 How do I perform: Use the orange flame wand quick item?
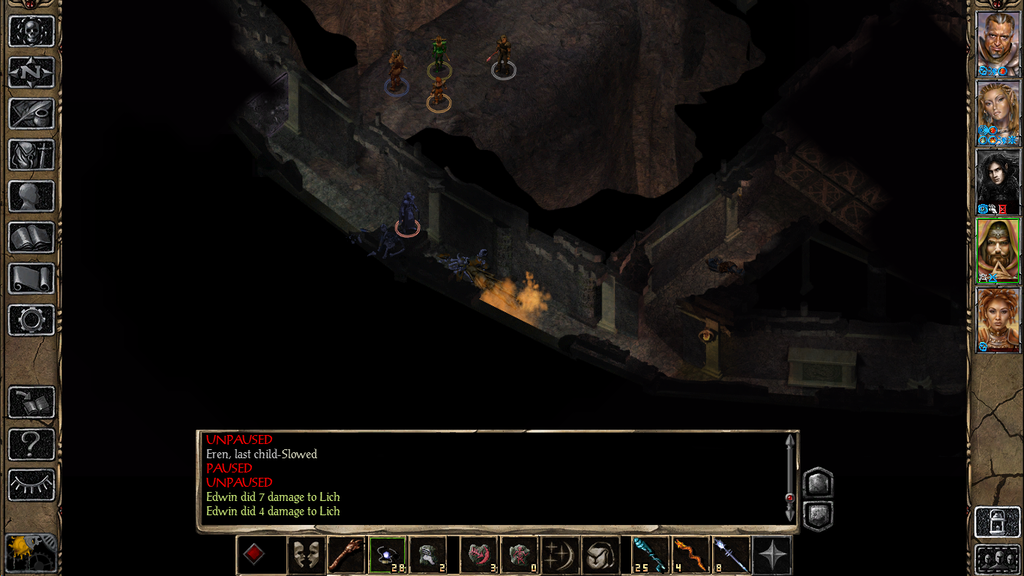tap(689, 555)
